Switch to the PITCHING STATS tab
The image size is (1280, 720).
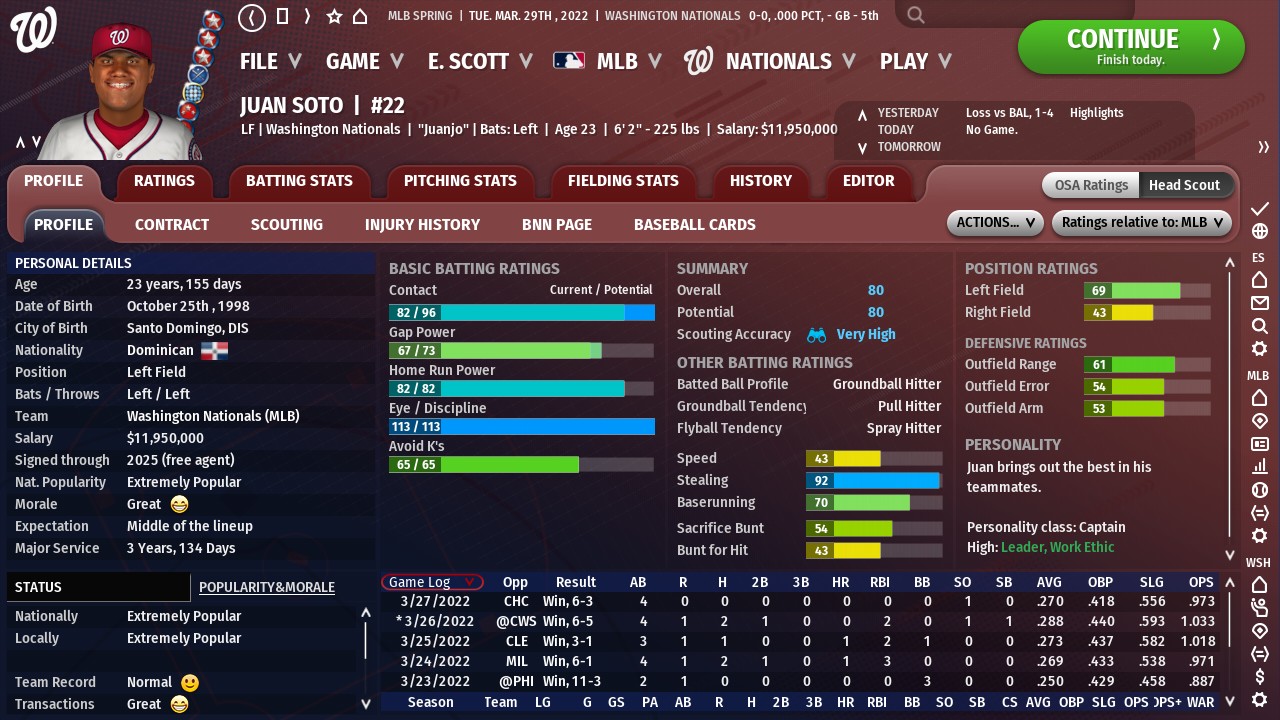[x=461, y=181]
